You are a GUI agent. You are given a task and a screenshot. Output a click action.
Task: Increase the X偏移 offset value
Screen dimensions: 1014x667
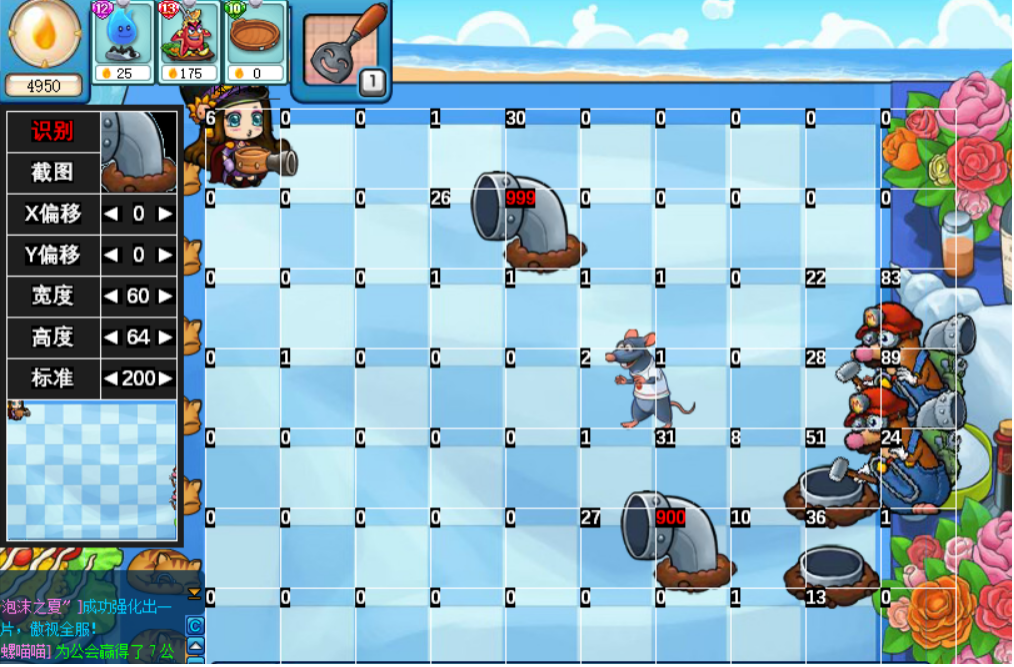166,214
